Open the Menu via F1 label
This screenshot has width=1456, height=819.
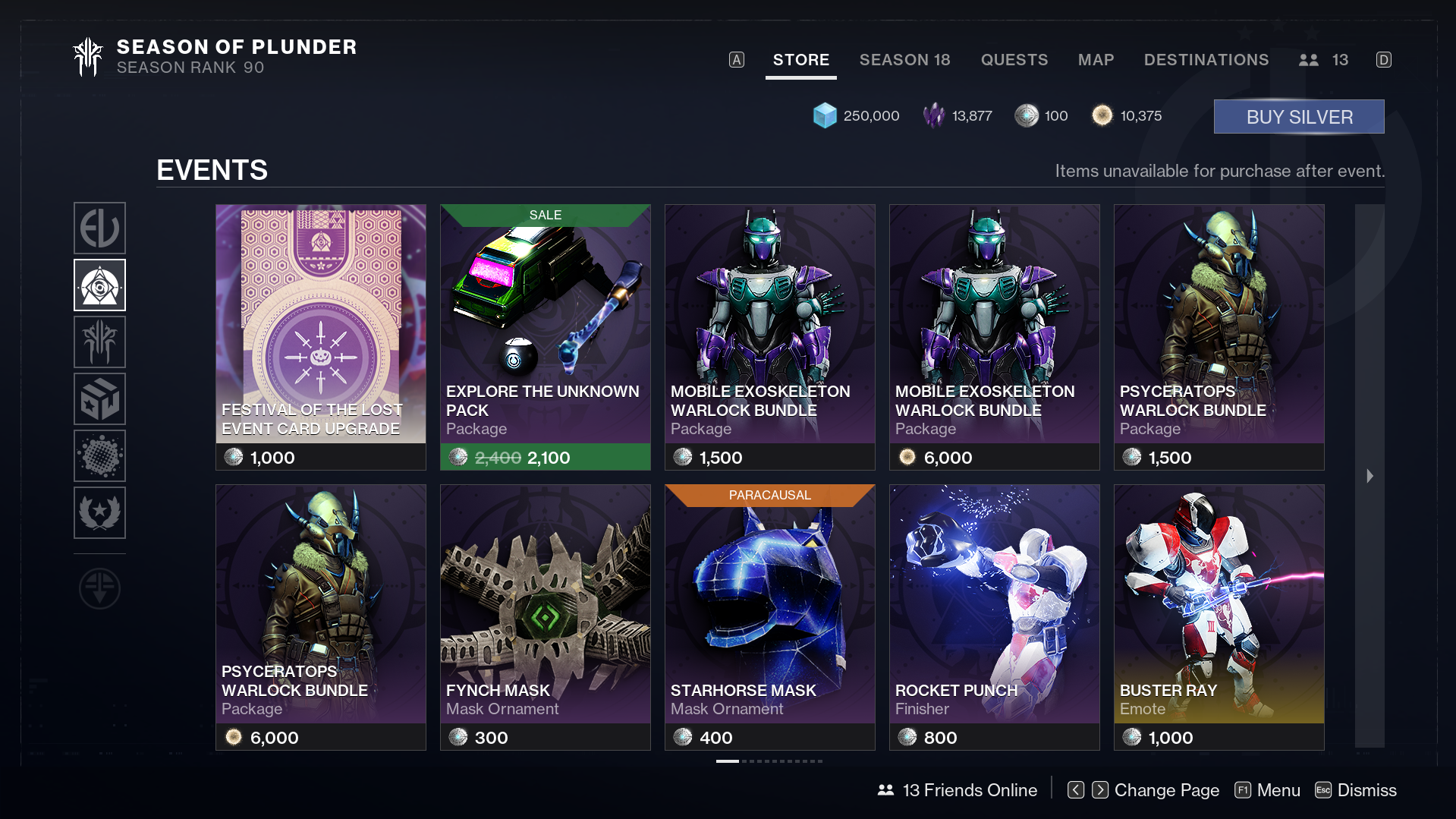pyautogui.click(x=1267, y=790)
